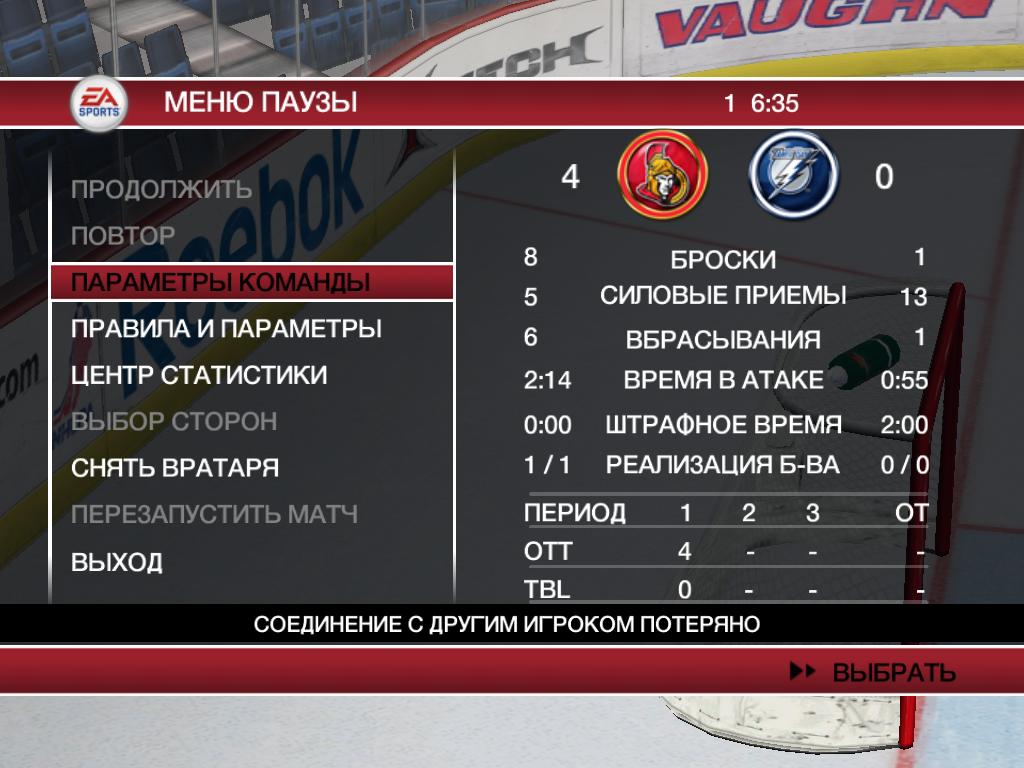Viewport: 1024px width, 768px height.
Task: Select ПАРАМЕТРЫ КОМАНДЫ menu entry
Action: pos(221,283)
